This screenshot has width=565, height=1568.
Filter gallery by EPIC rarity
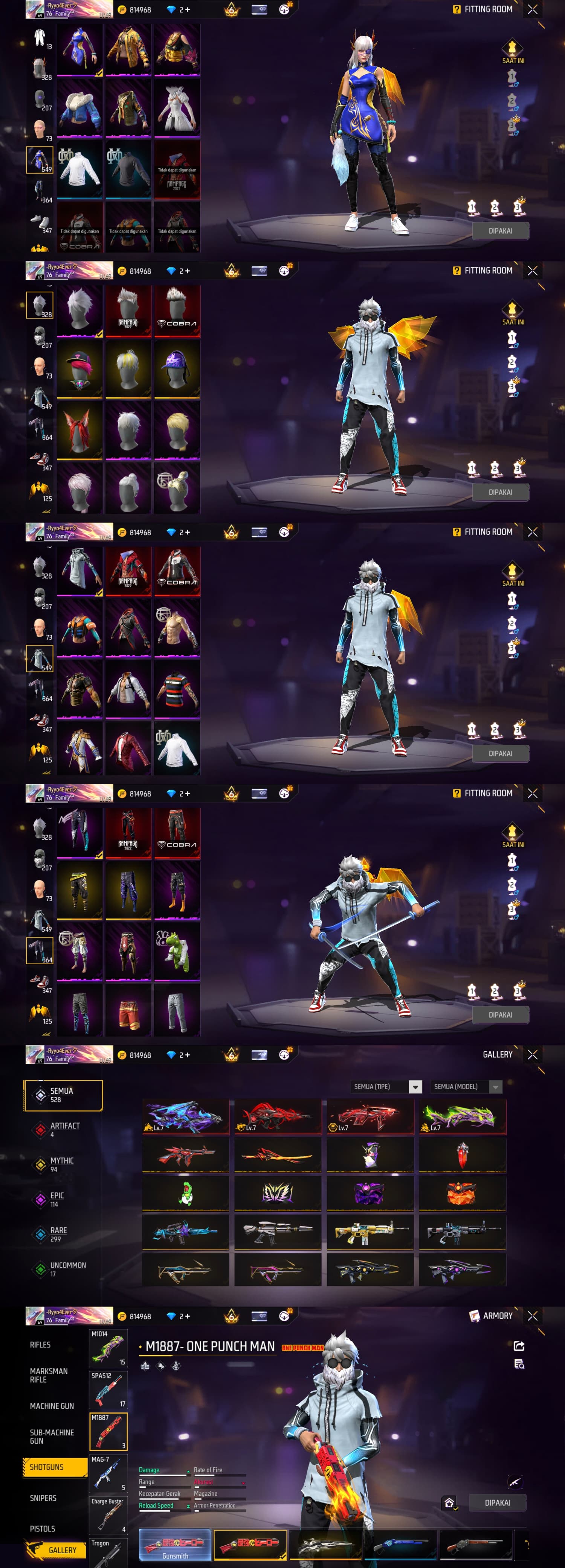tap(56, 1199)
